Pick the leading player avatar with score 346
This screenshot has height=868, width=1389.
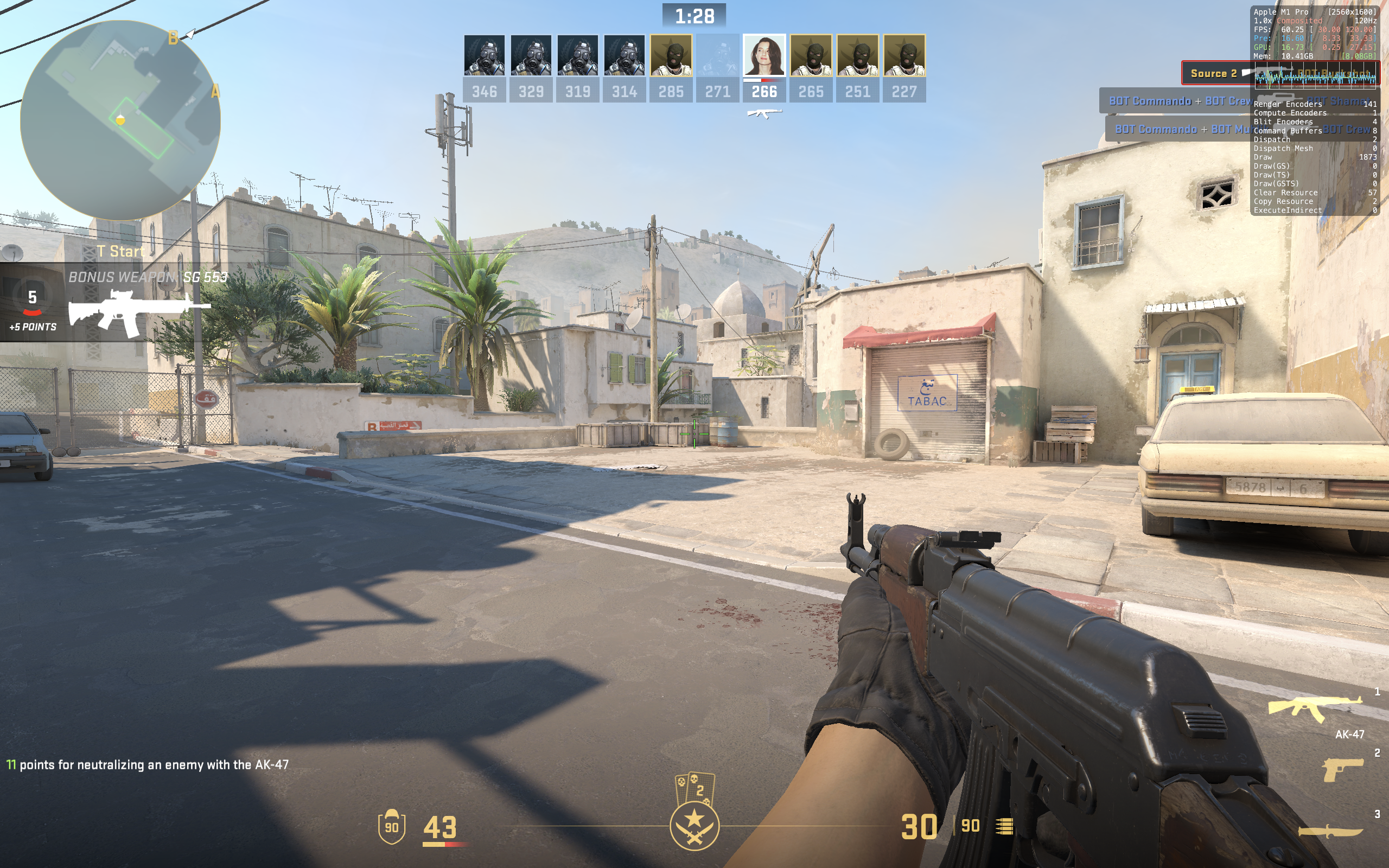[485, 56]
